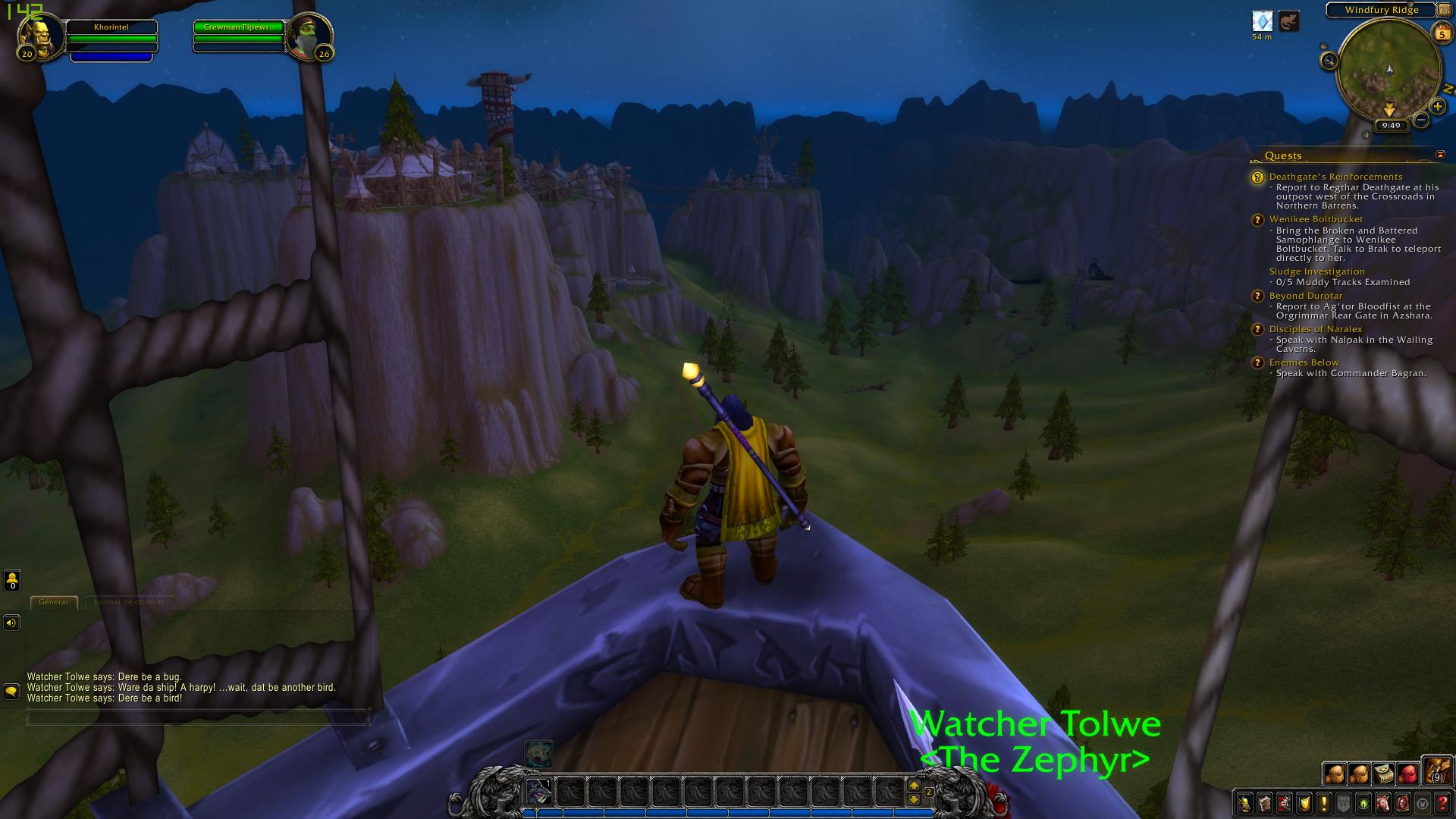
Task: Click the Windfury Ridge minimap
Action: (1389, 70)
